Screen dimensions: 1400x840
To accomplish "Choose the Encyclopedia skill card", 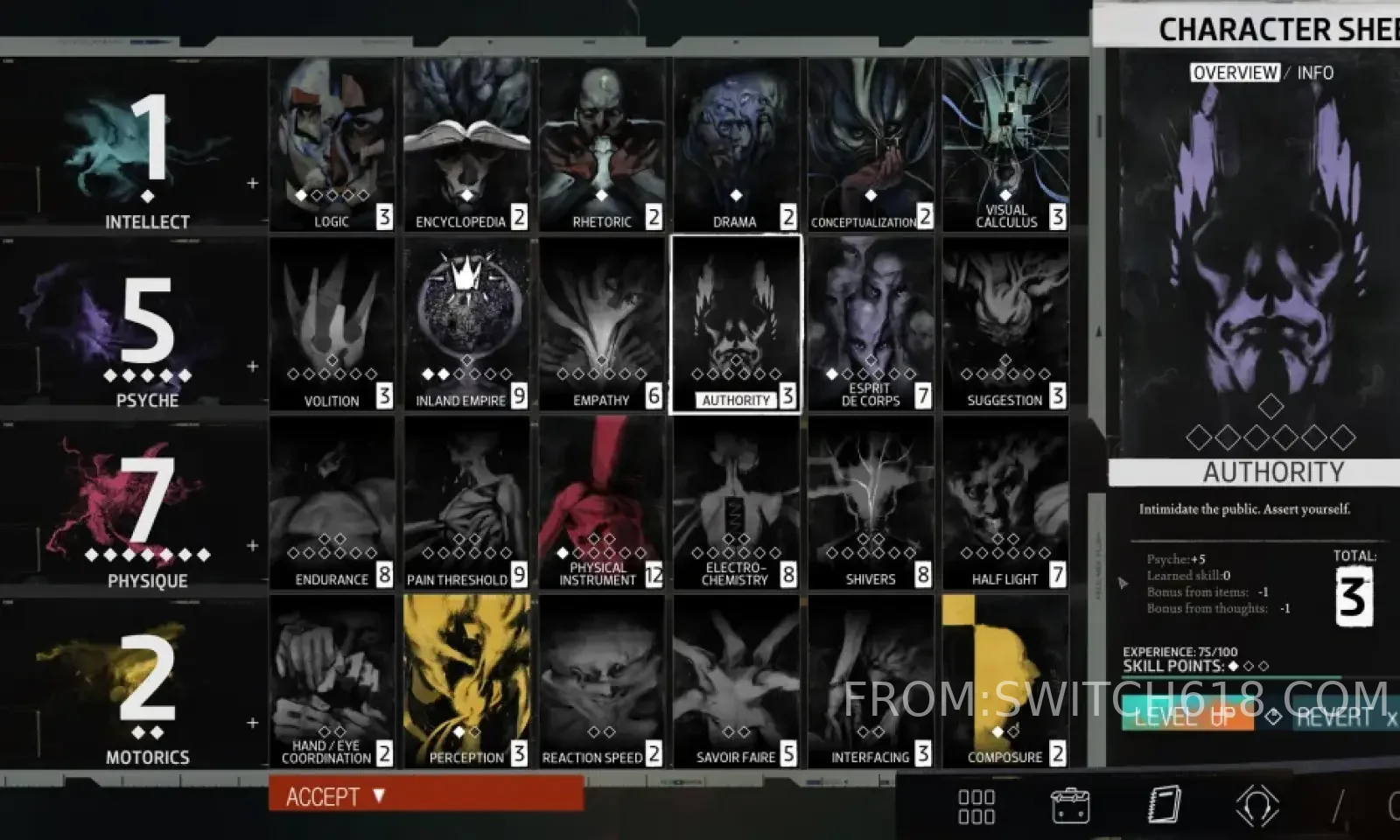I will click(466, 144).
